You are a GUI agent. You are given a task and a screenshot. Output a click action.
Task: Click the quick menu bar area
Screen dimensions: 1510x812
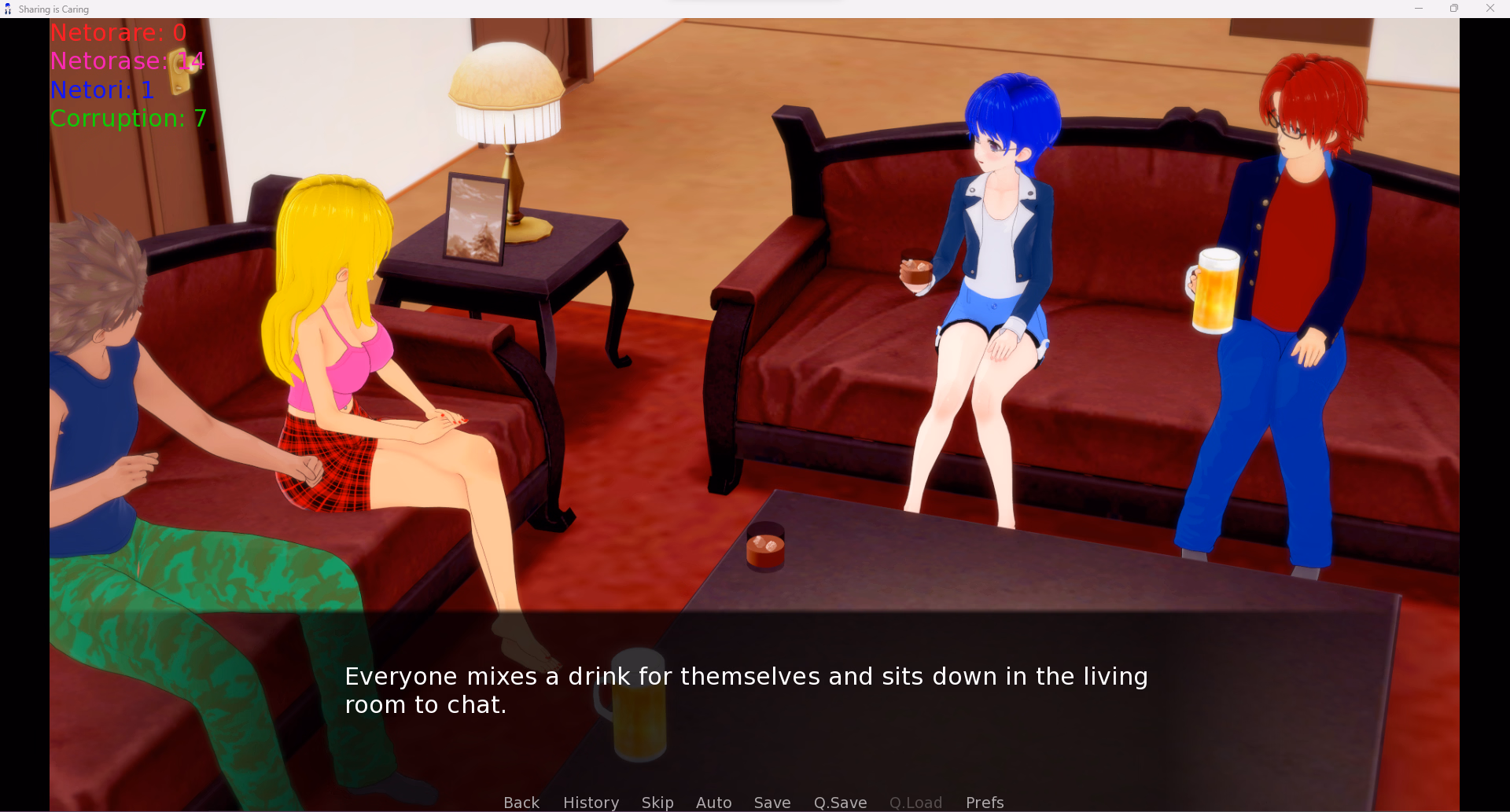click(x=753, y=802)
